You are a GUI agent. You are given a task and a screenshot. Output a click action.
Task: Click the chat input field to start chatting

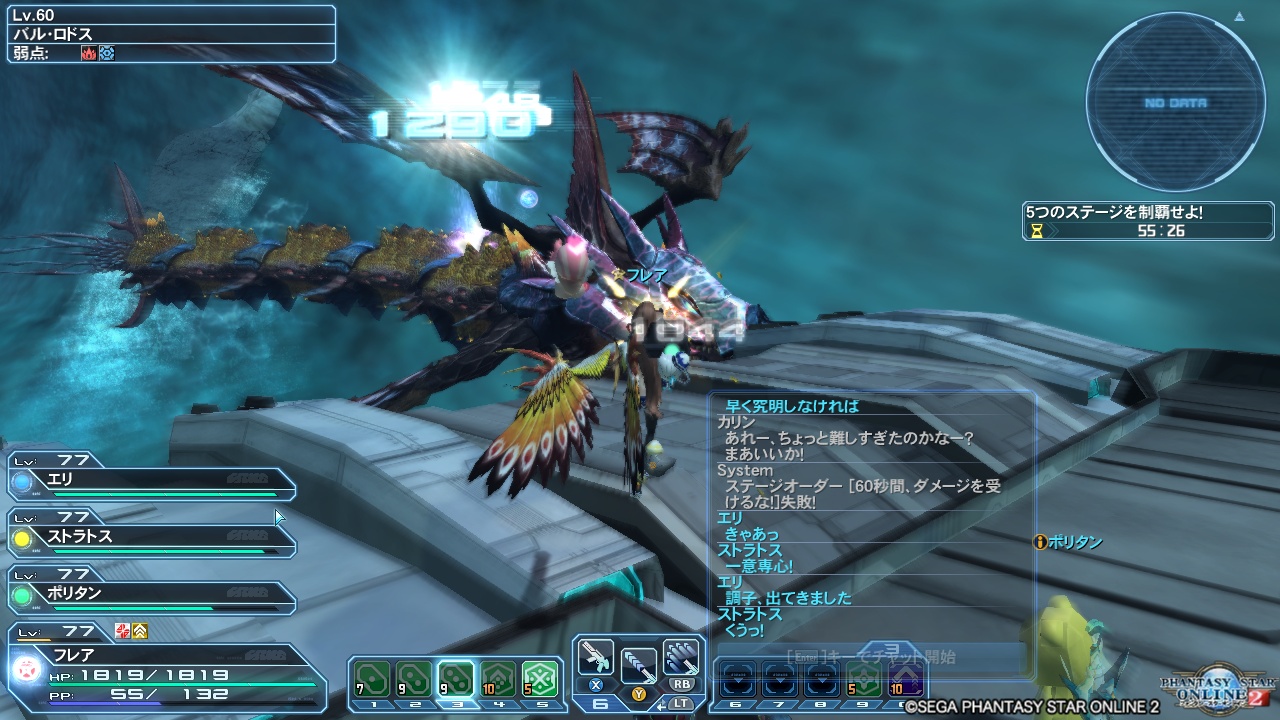click(x=870, y=655)
